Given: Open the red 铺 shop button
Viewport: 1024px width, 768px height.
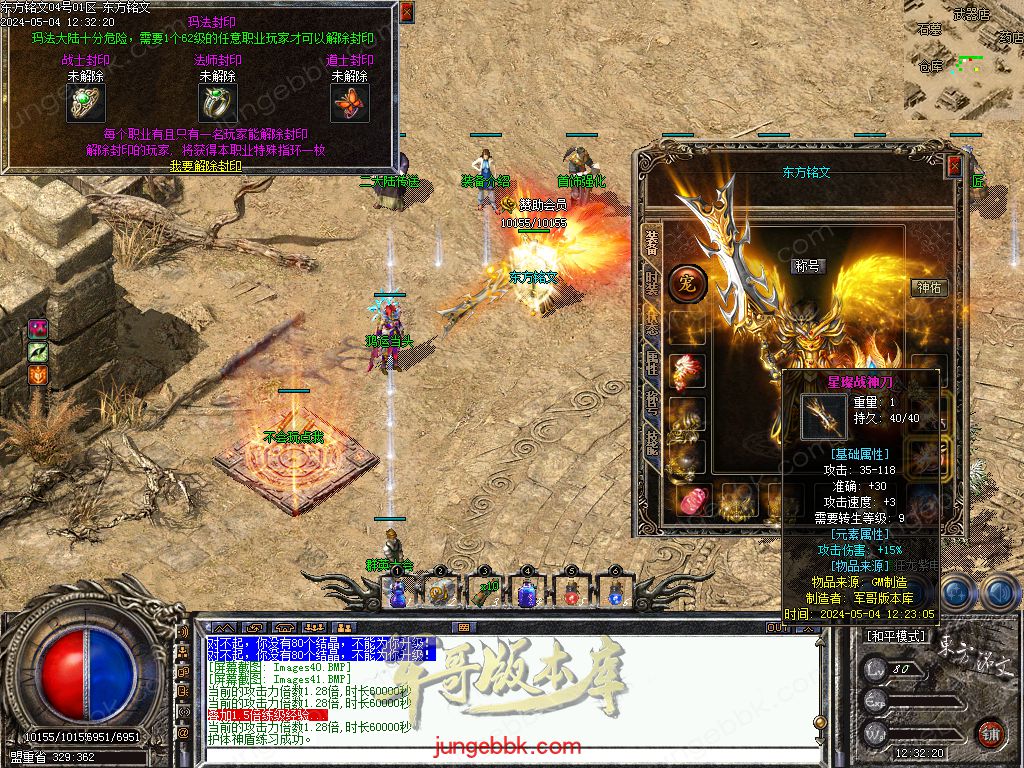Looking at the screenshot, I should [x=990, y=735].
